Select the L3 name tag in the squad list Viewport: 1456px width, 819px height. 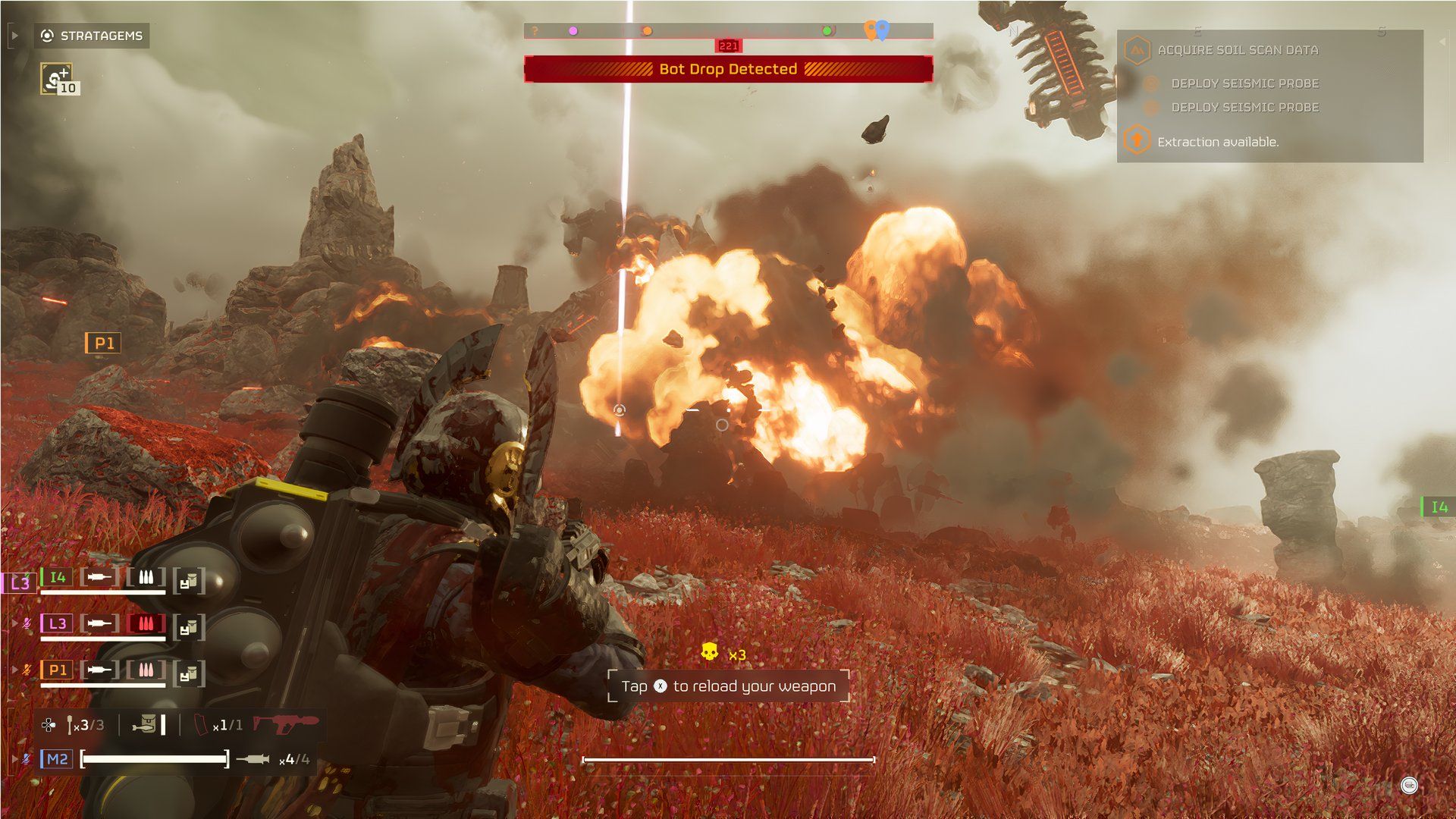(x=58, y=623)
